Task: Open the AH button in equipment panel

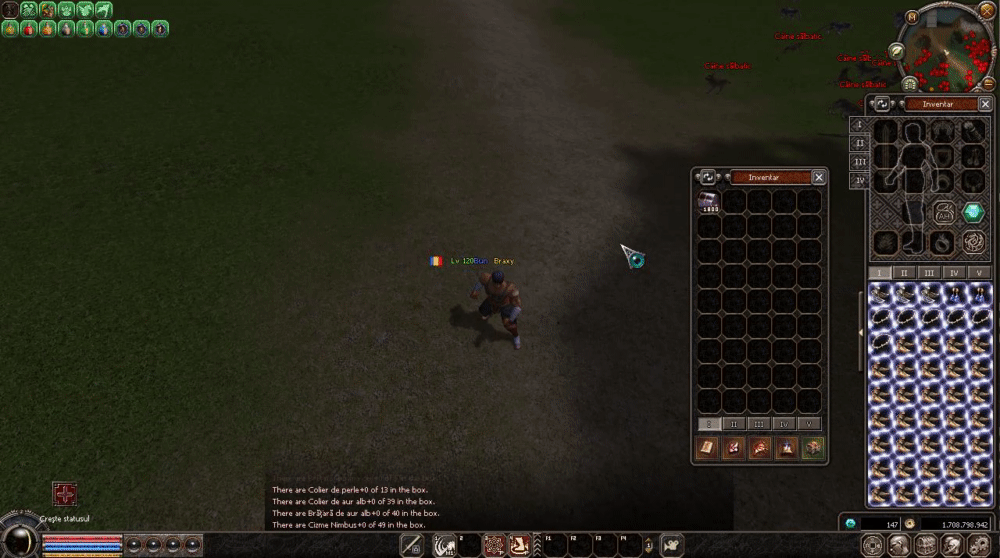Action: point(943,212)
